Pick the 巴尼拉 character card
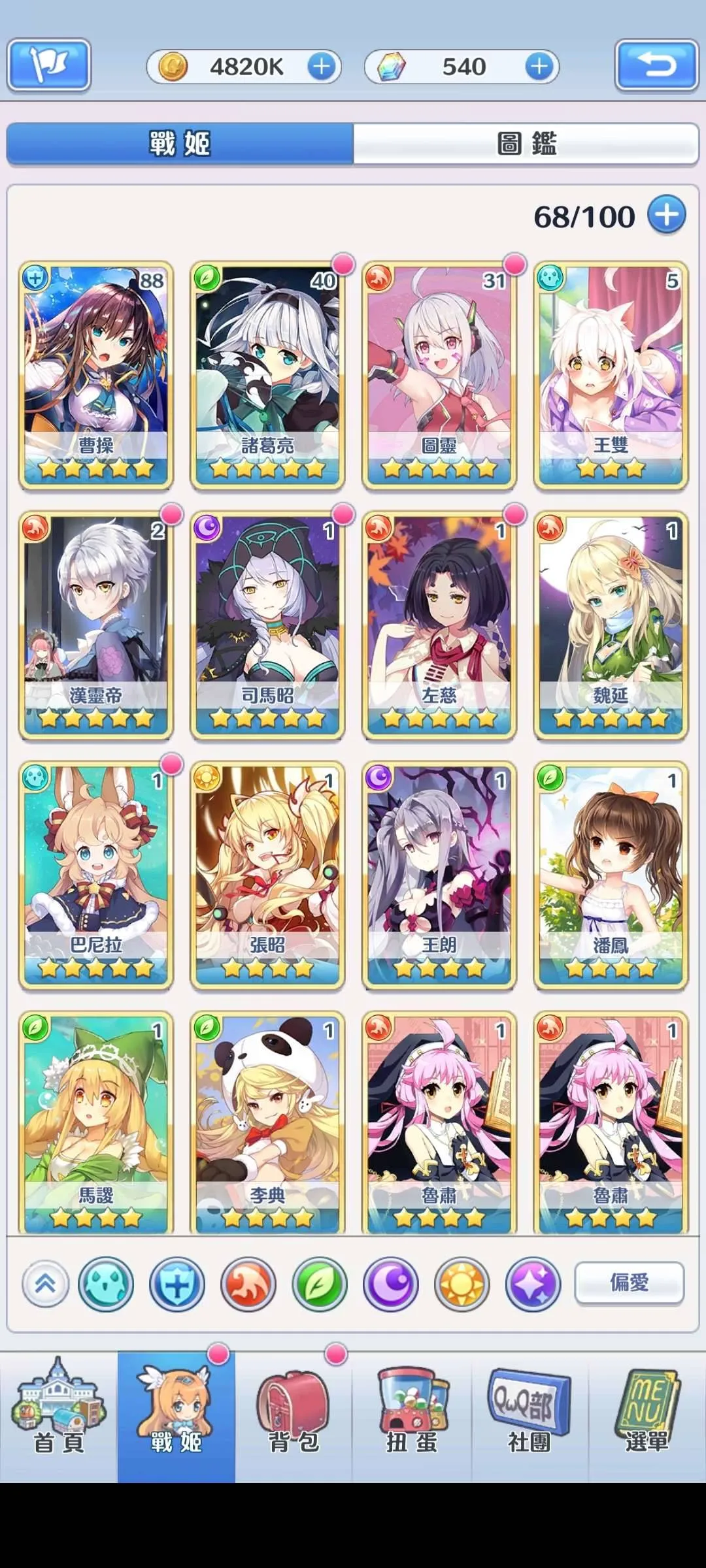 point(96,875)
